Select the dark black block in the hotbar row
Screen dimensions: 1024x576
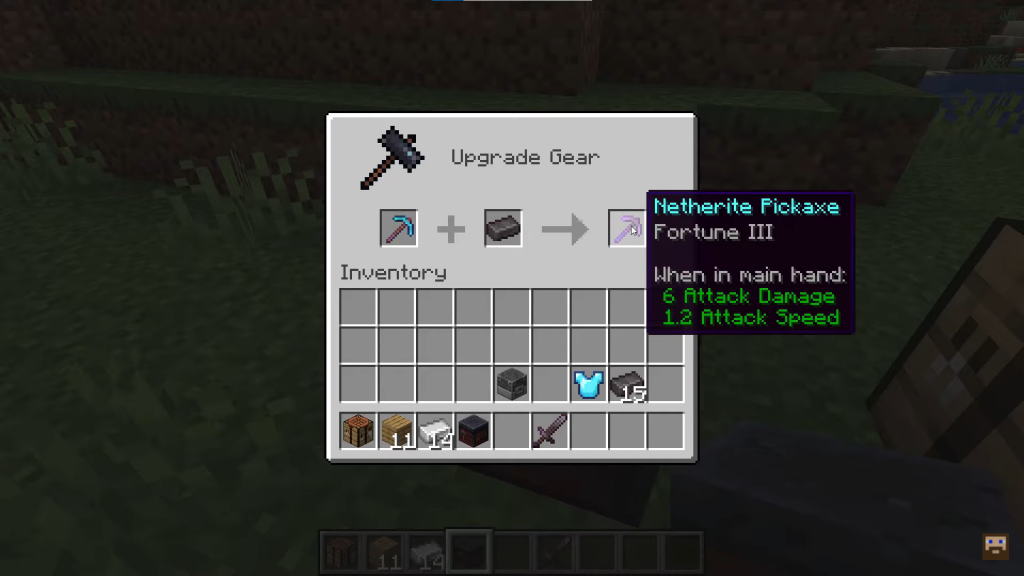[473, 431]
